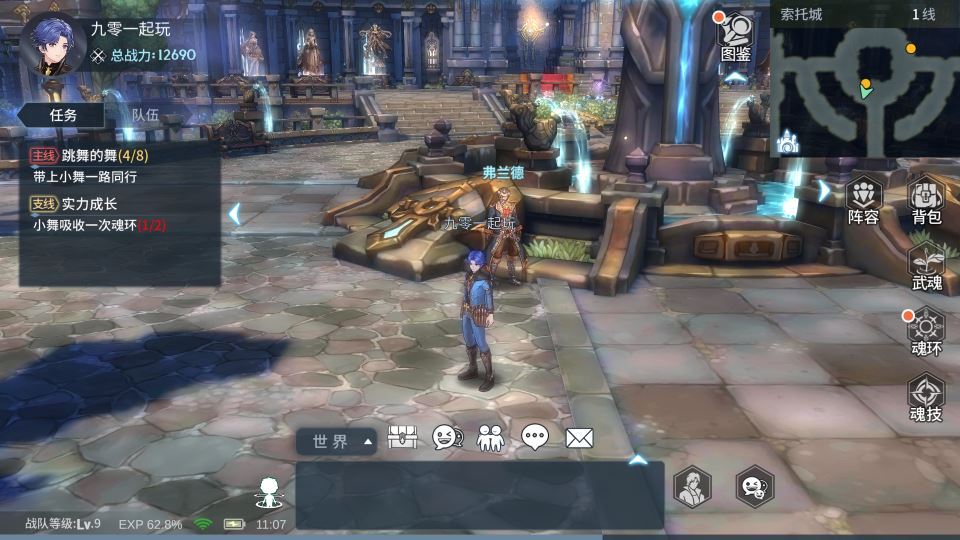960x540 pixels.
Task: Open the 武魂 martial soul menu
Action: [926, 266]
